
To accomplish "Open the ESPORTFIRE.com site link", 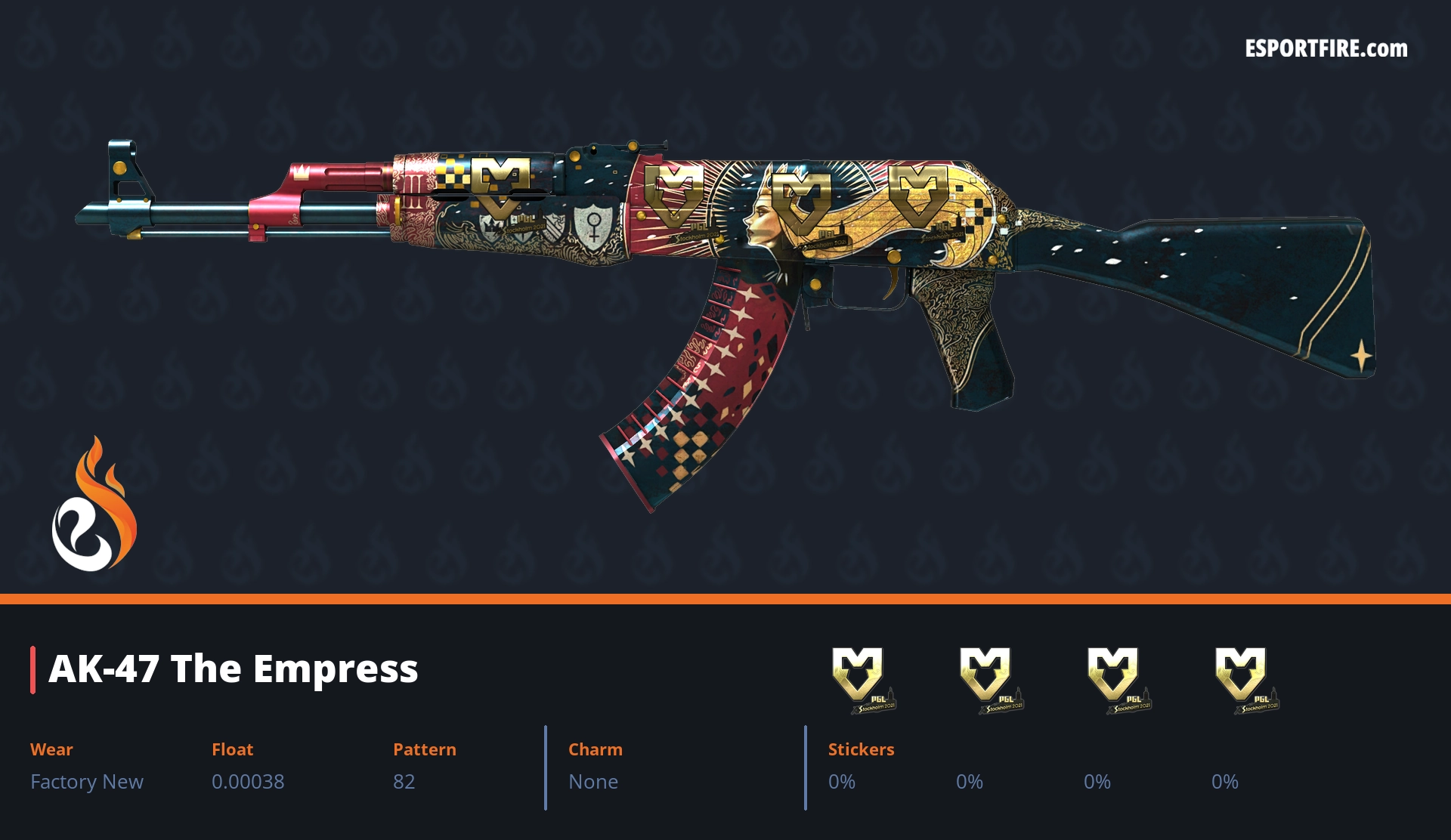I will pos(1326,49).
